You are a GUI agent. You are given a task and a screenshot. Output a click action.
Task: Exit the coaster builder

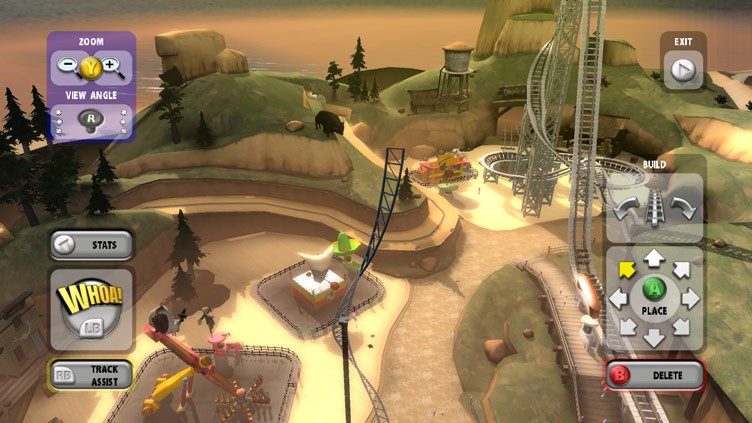(683, 70)
